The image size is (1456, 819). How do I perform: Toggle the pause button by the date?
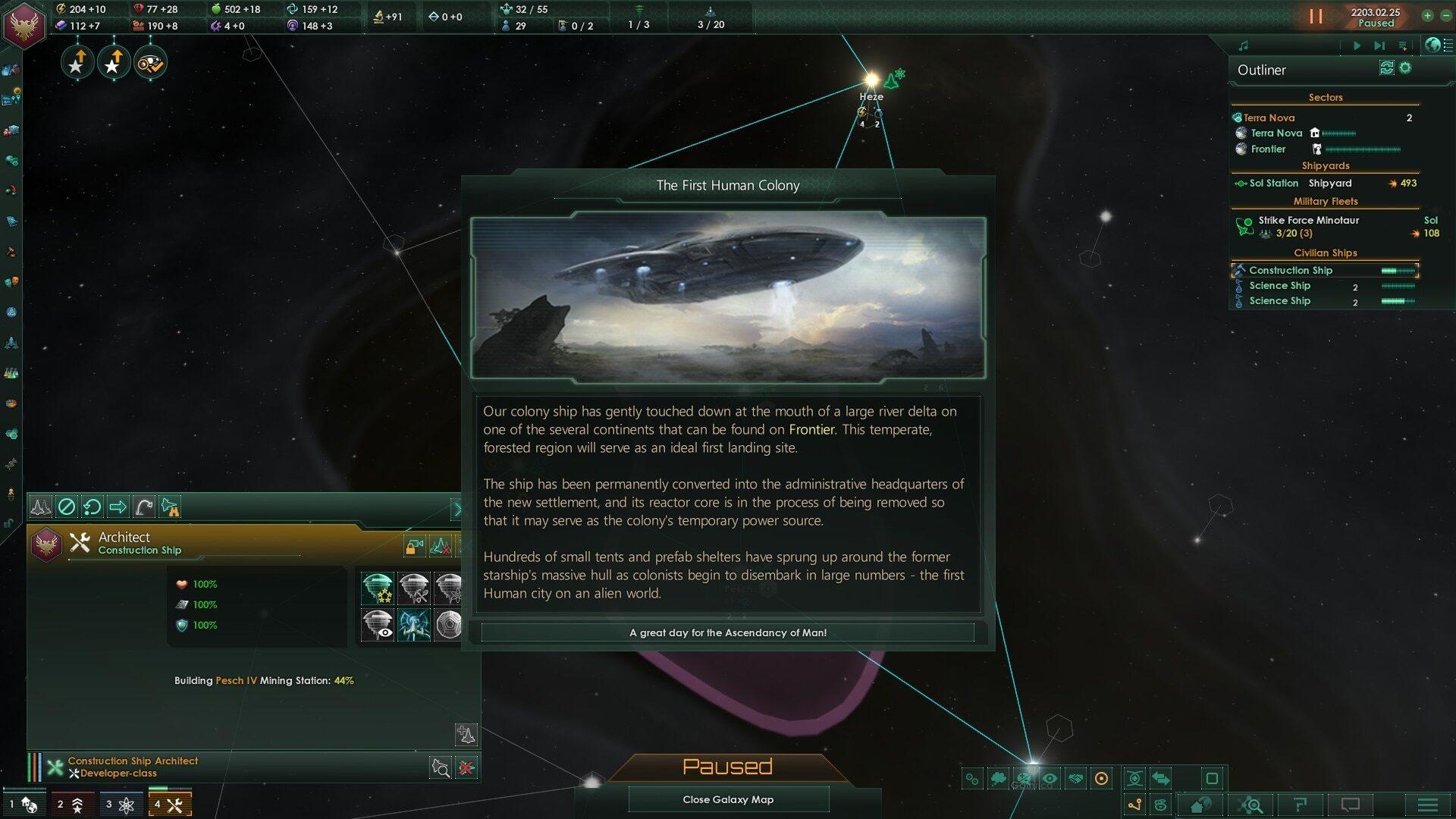pyautogui.click(x=1316, y=16)
